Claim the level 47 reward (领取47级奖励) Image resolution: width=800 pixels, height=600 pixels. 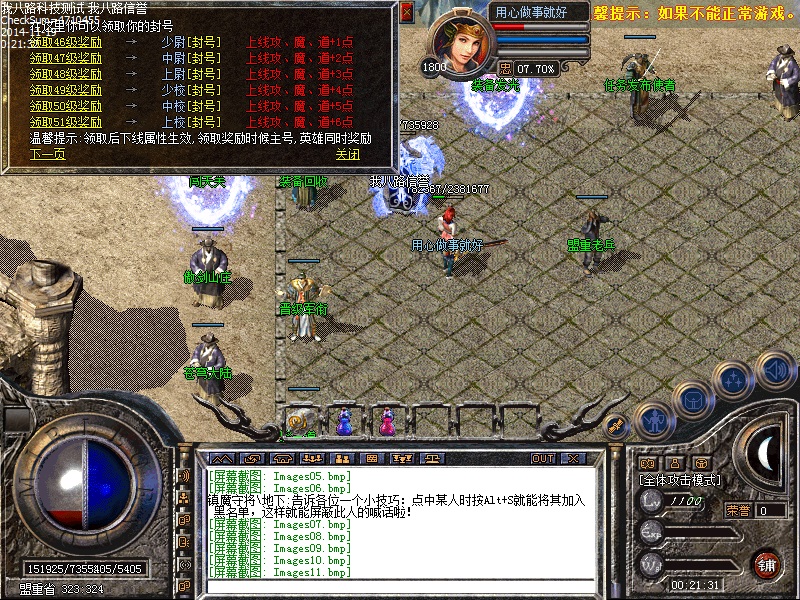tap(65, 58)
